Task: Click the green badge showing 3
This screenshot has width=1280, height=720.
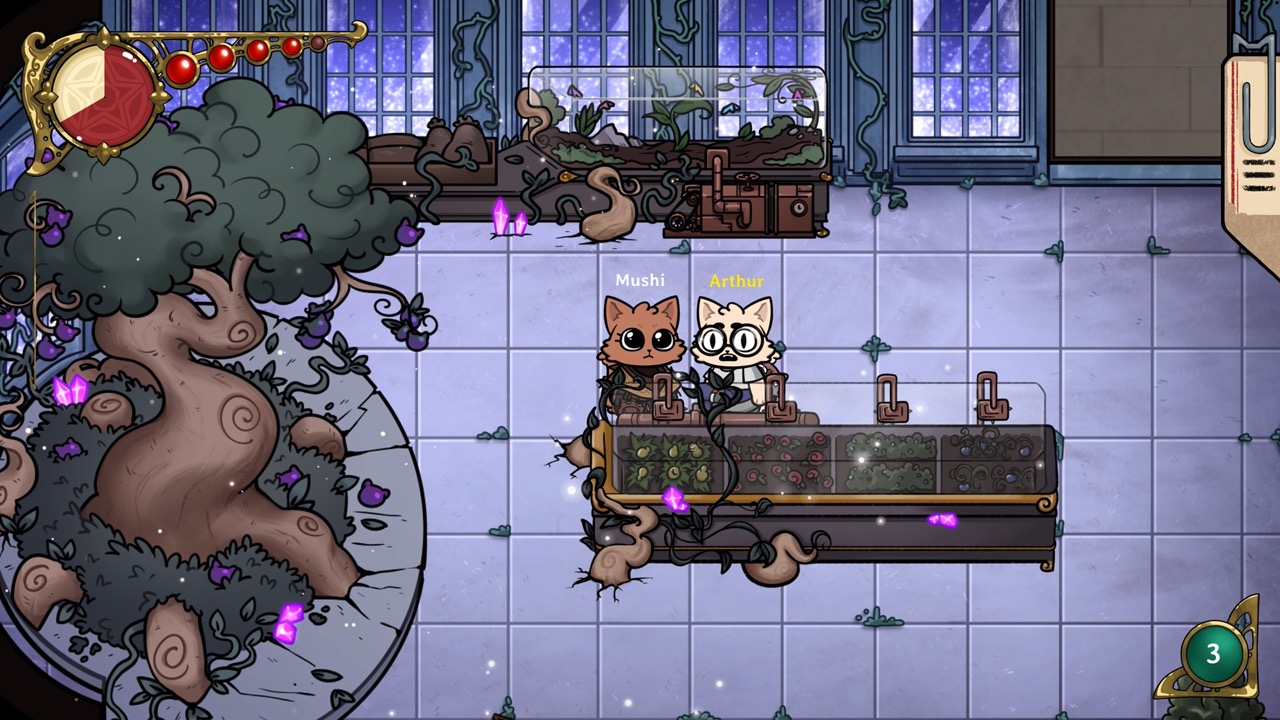Action: pos(1212,654)
